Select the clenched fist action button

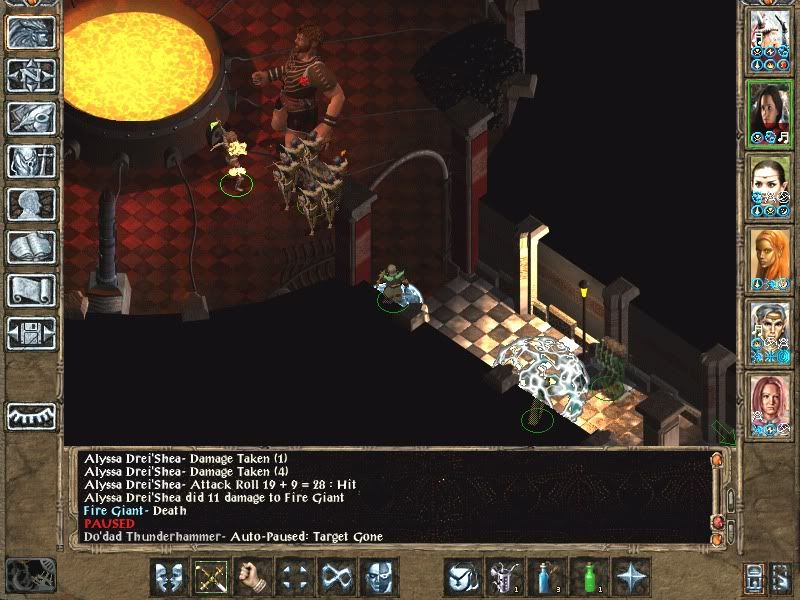tap(253, 577)
